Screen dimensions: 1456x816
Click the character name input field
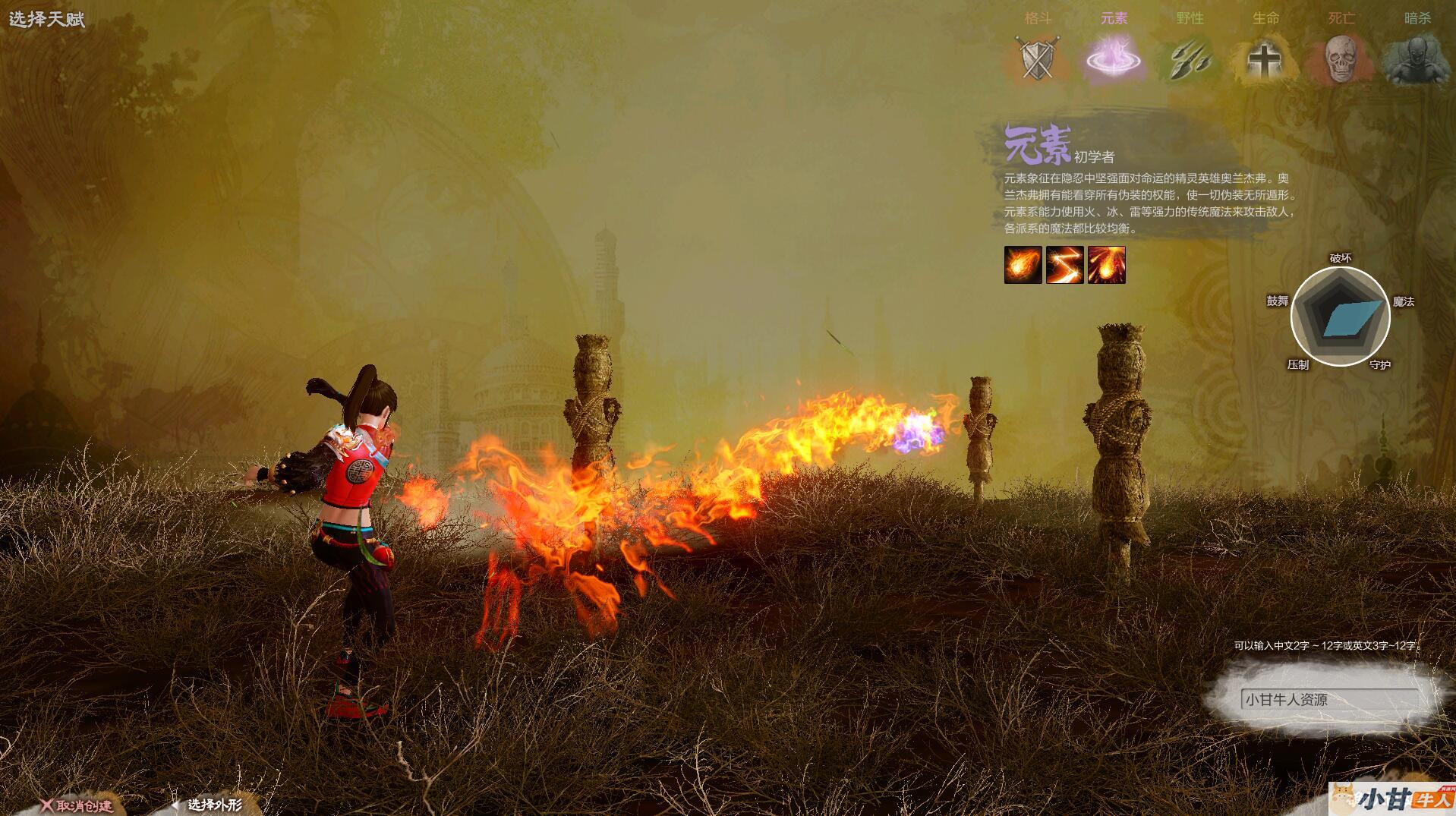(x=1330, y=699)
